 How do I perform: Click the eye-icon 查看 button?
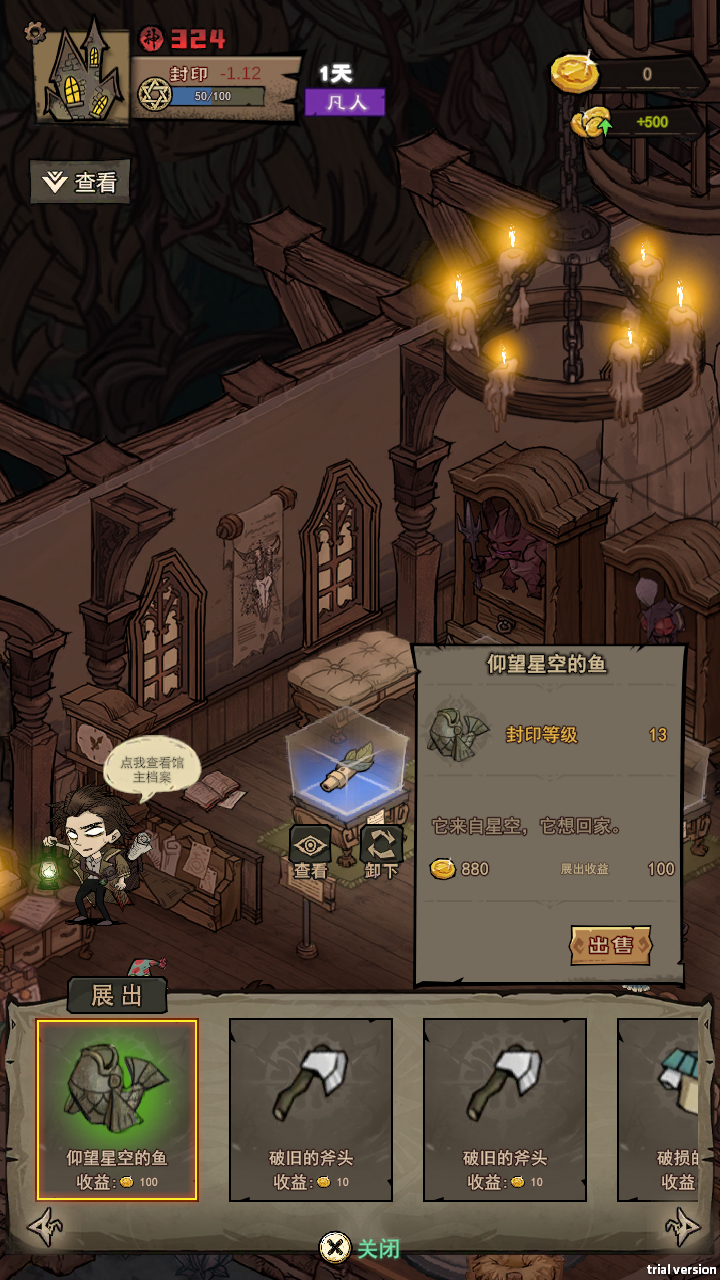pos(310,853)
